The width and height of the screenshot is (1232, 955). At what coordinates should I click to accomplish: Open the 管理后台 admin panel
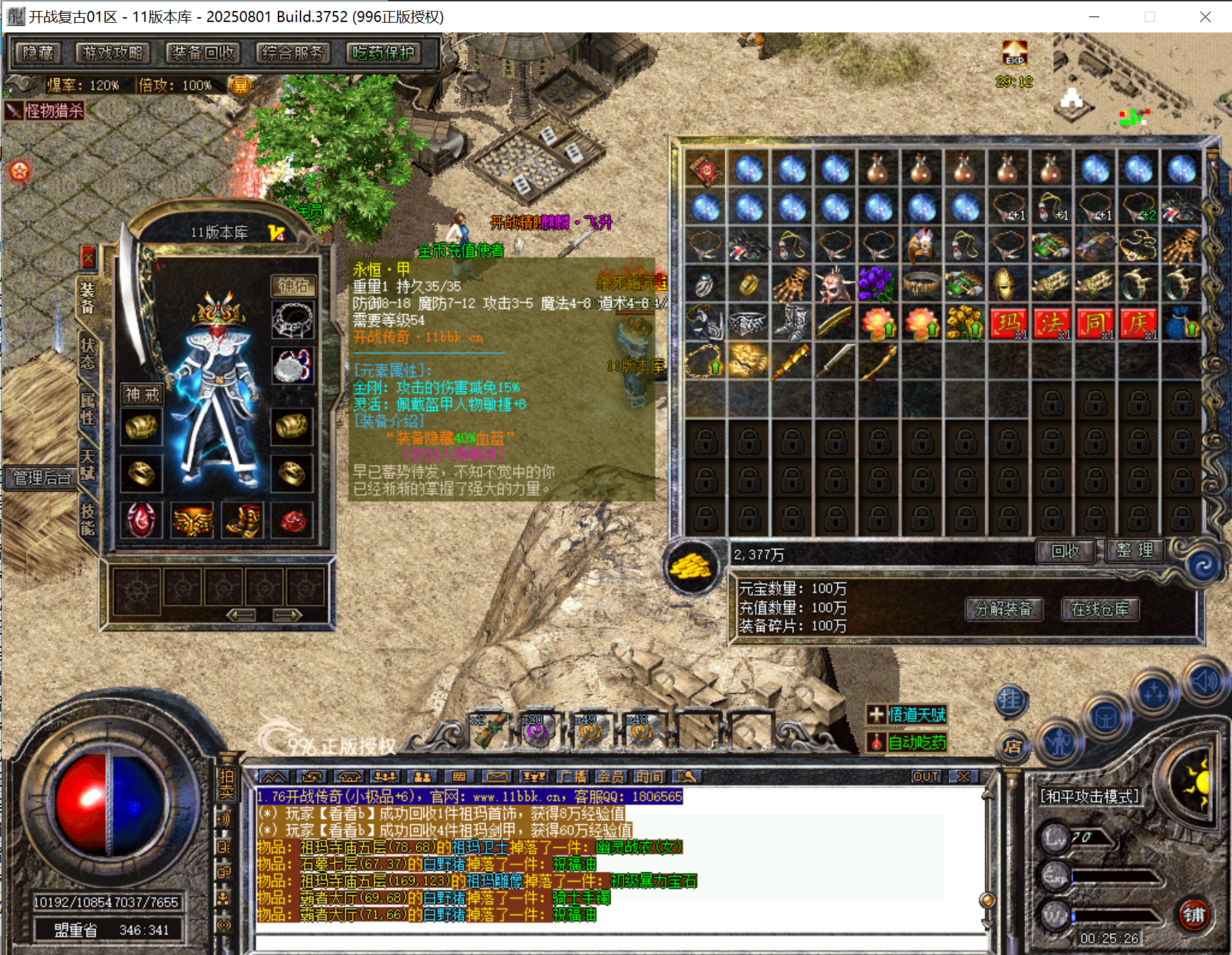41,477
